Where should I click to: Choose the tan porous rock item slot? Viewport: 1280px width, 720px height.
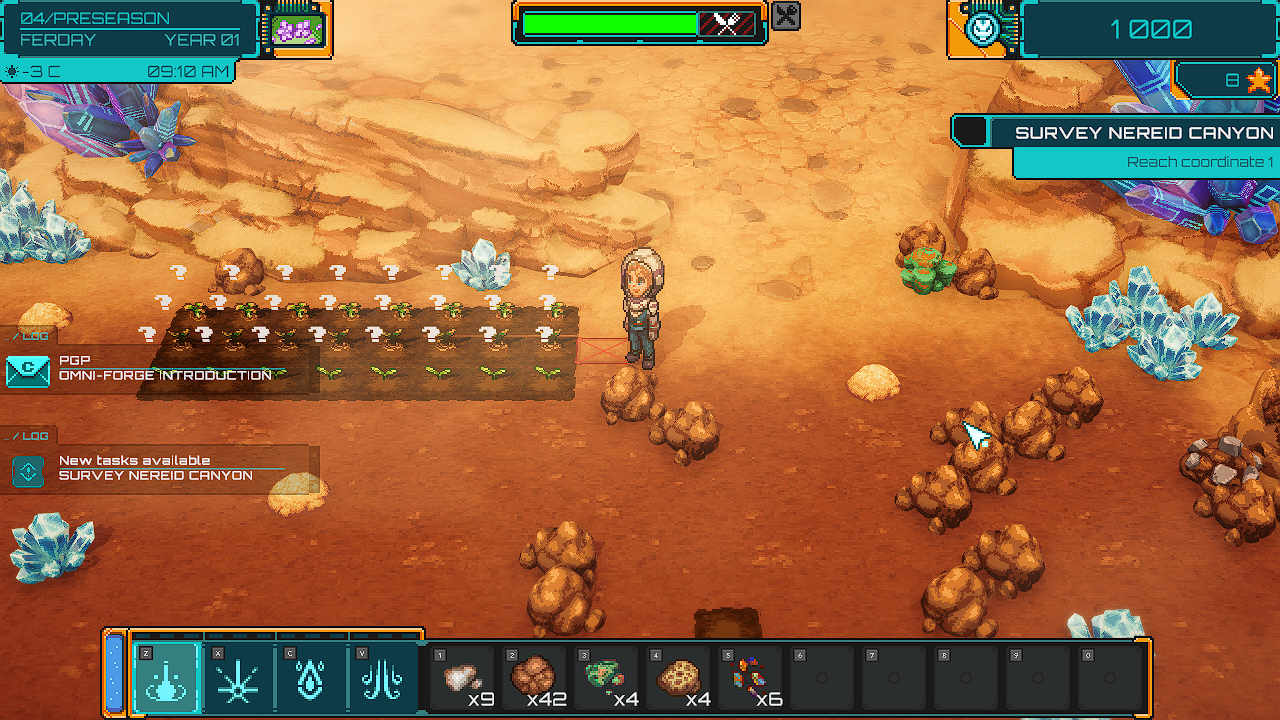tap(679, 678)
